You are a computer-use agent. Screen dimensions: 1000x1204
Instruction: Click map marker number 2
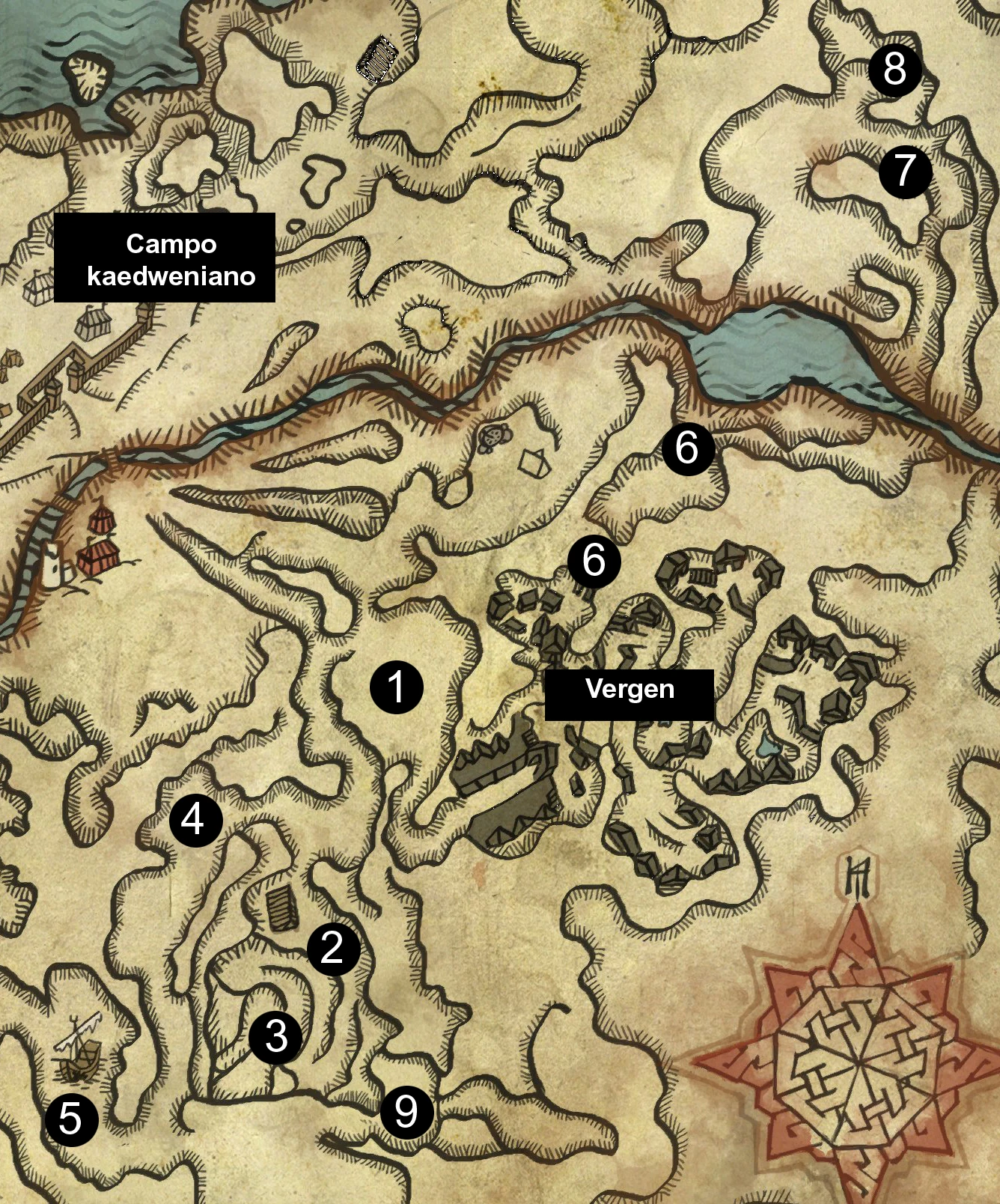pyautogui.click(x=334, y=949)
